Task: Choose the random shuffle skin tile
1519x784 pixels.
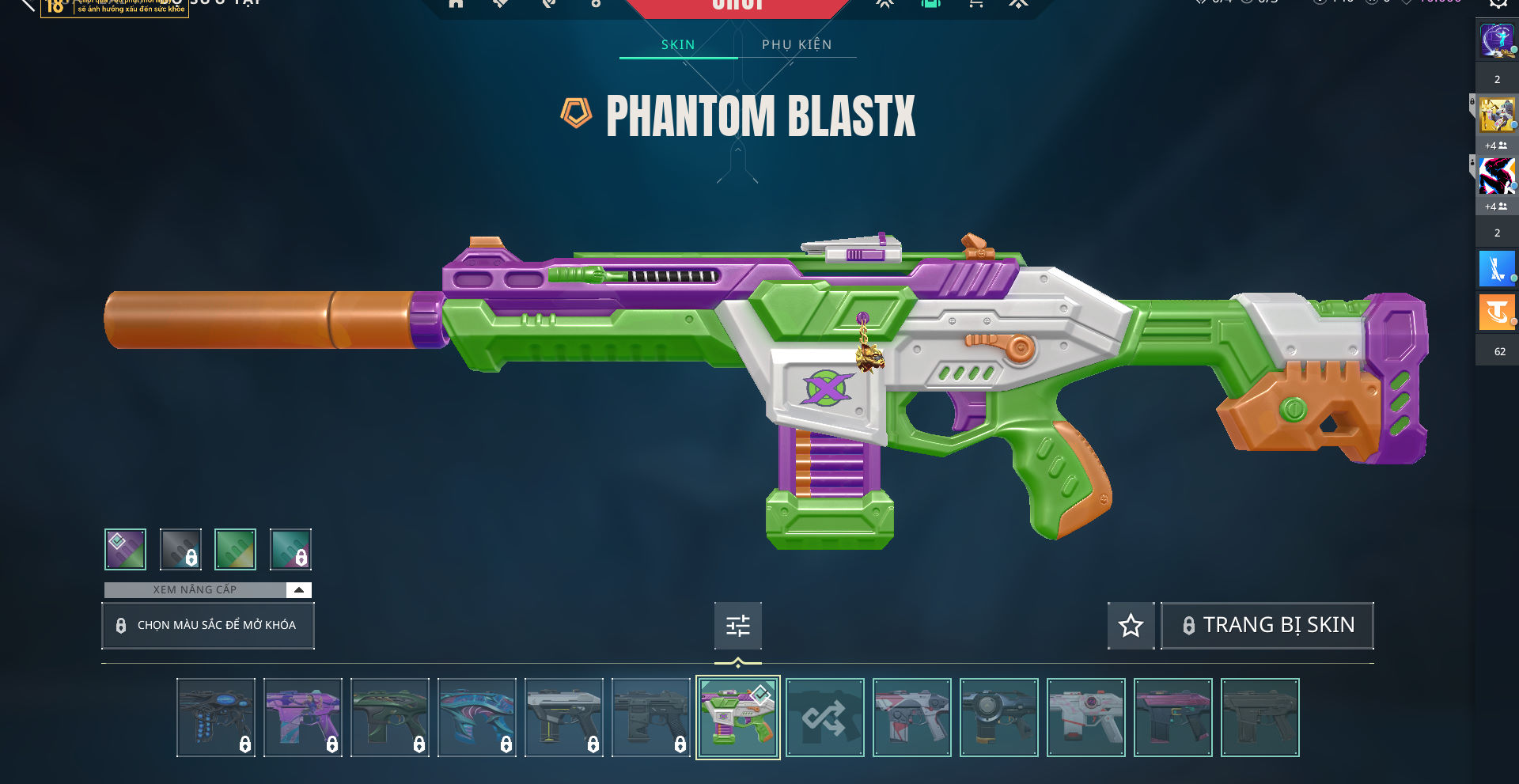Action: pyautogui.click(x=824, y=718)
